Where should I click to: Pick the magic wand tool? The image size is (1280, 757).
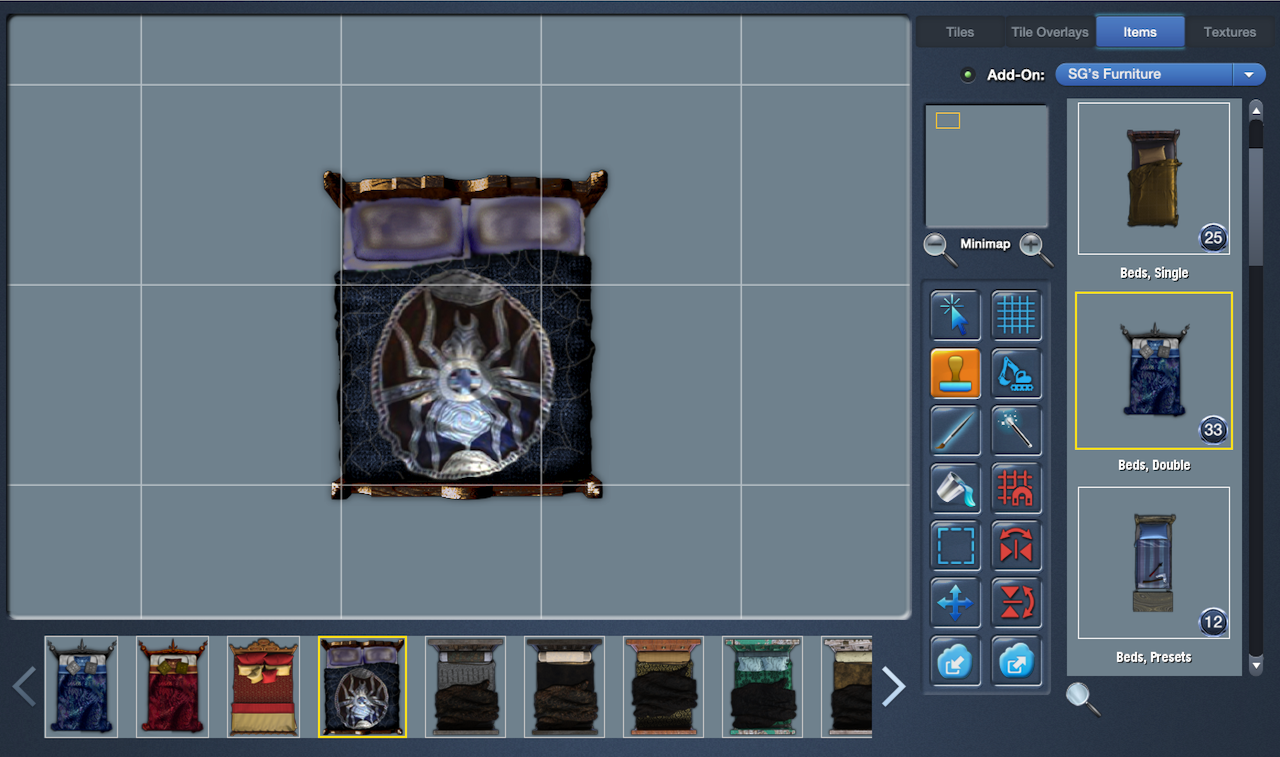point(1017,430)
